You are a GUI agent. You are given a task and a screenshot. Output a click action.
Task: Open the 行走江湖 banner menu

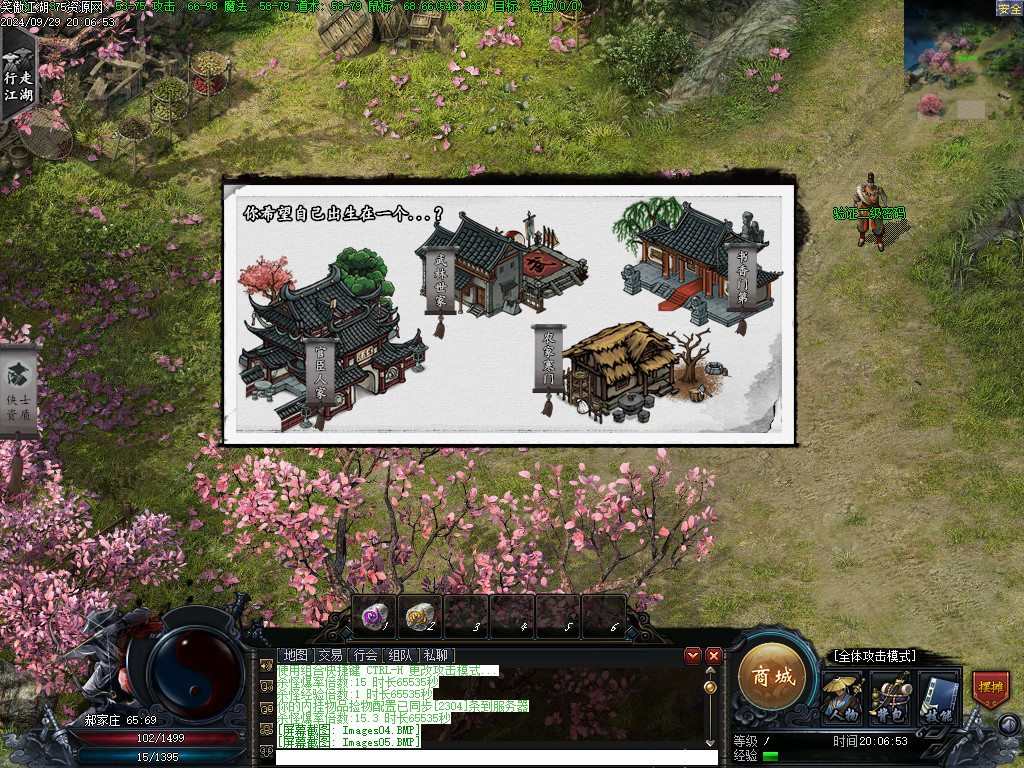[x=18, y=75]
